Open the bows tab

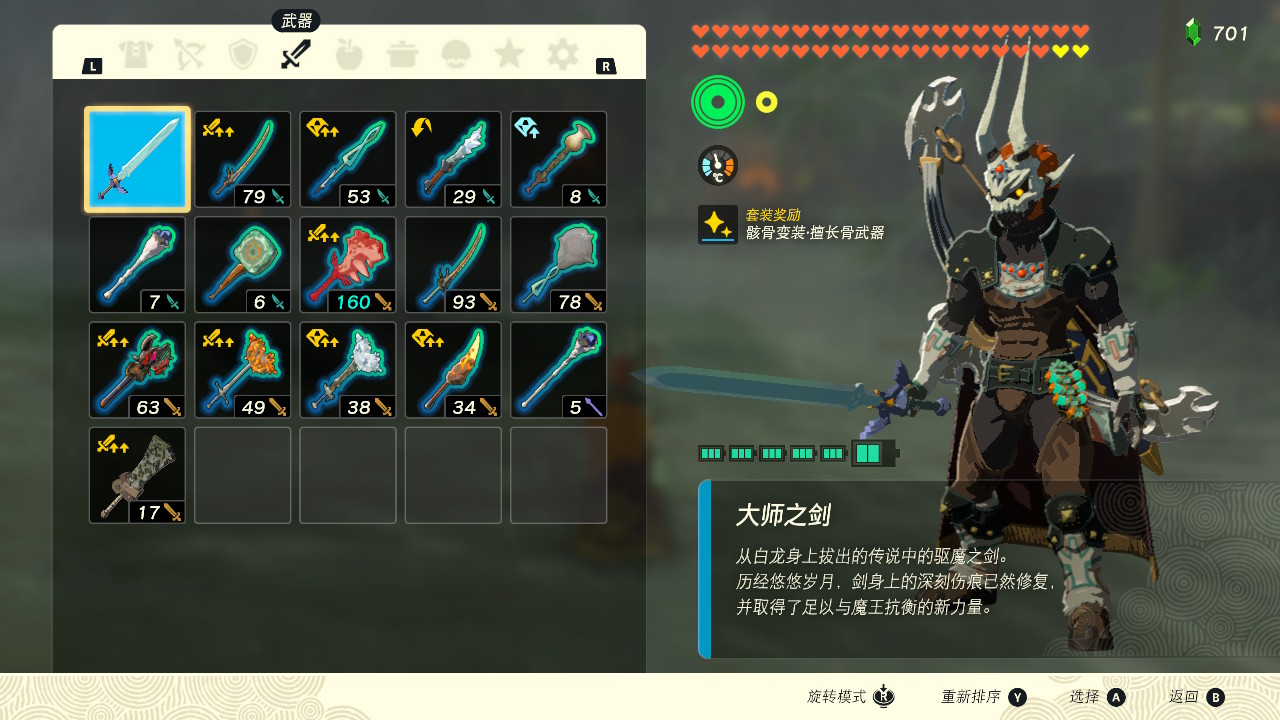coord(189,54)
